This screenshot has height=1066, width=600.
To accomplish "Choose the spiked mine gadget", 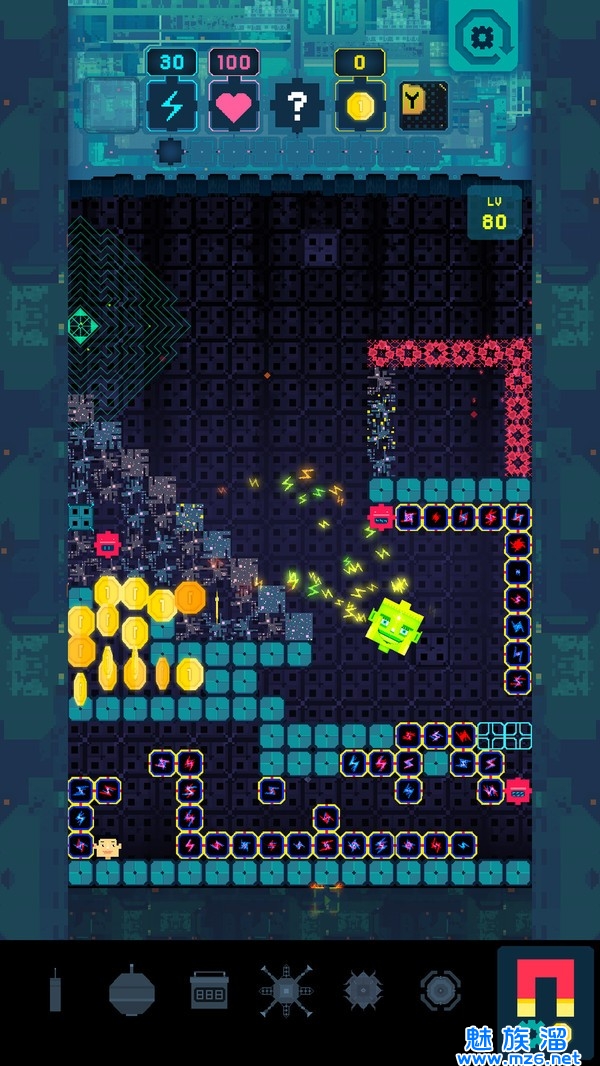I will point(363,991).
